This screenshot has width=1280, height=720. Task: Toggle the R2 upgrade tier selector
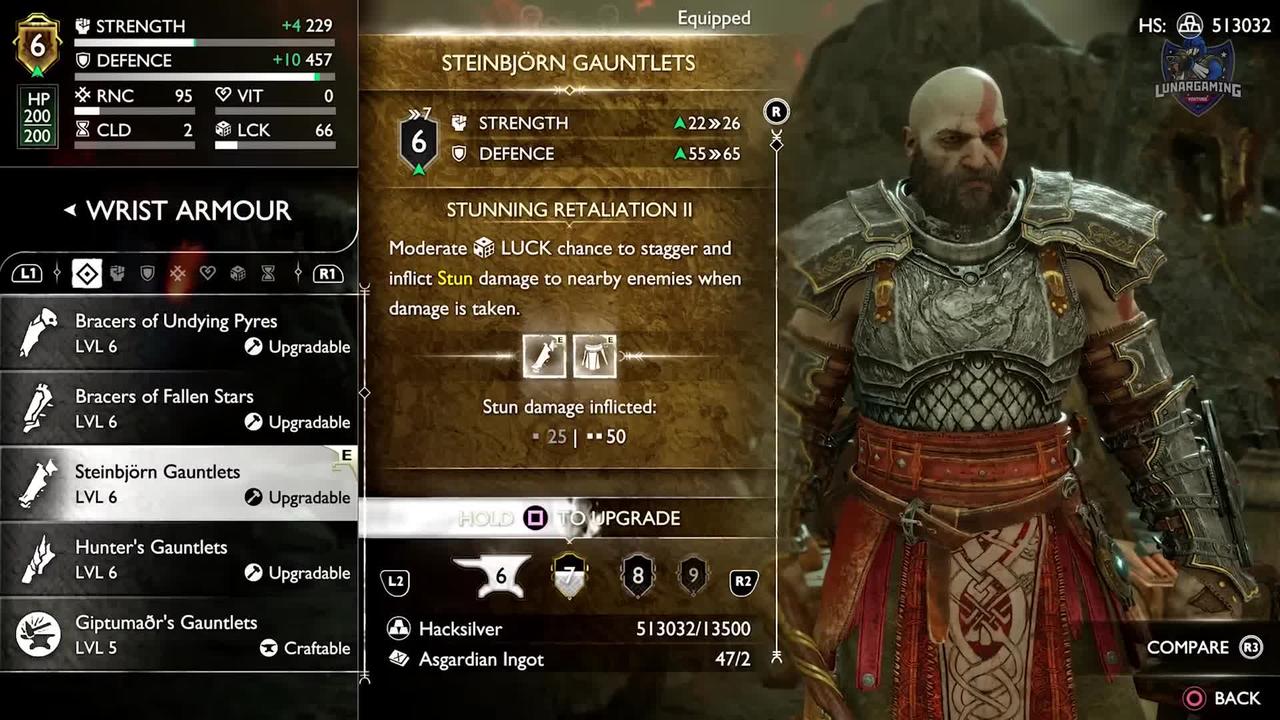(743, 581)
